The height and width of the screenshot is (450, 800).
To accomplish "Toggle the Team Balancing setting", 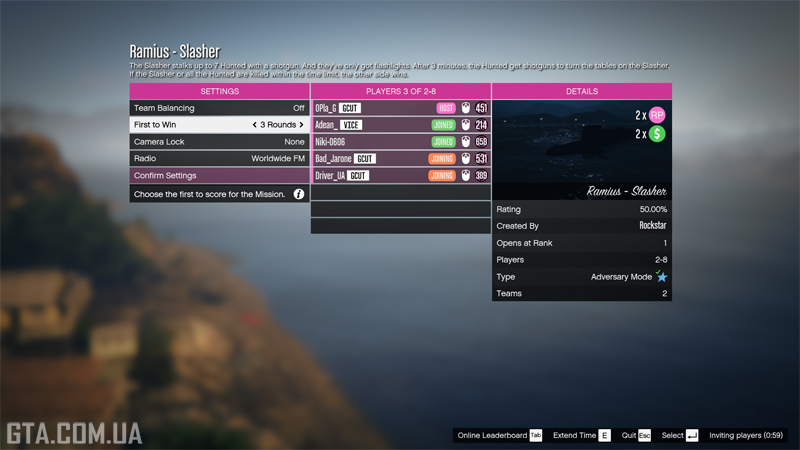I will (x=219, y=108).
